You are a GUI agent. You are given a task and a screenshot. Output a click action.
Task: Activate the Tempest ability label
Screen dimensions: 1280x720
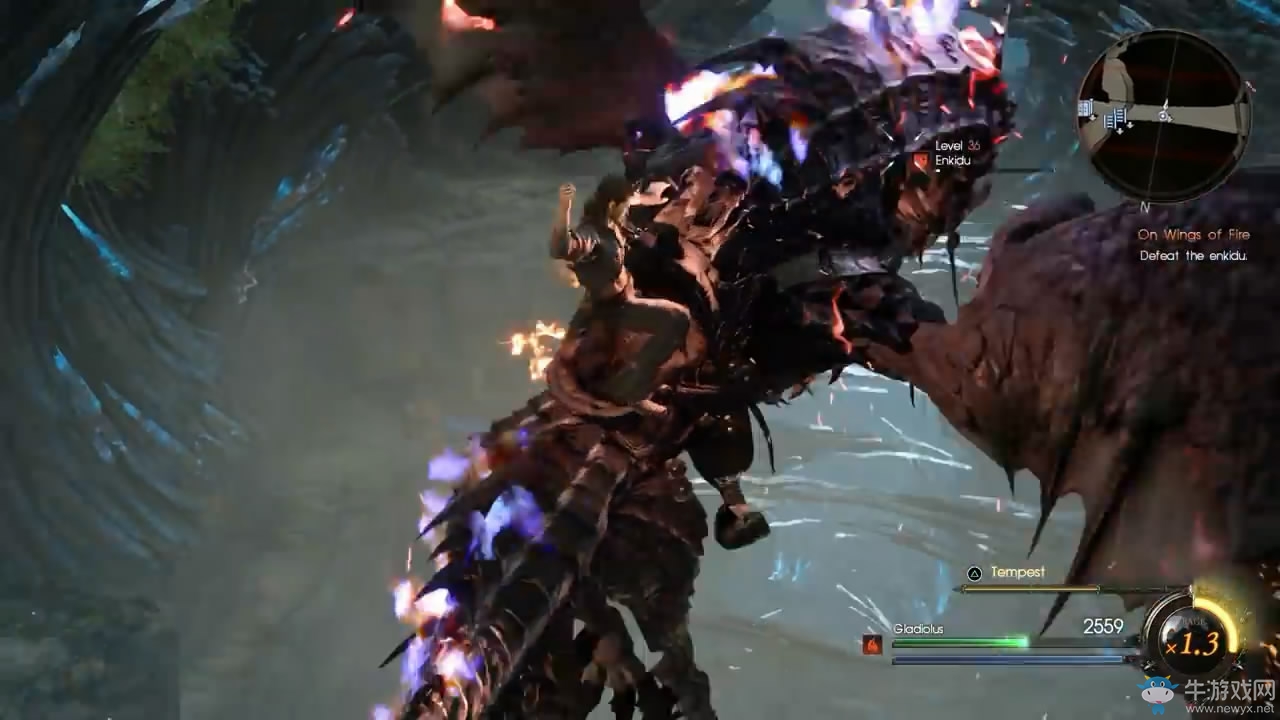1017,572
